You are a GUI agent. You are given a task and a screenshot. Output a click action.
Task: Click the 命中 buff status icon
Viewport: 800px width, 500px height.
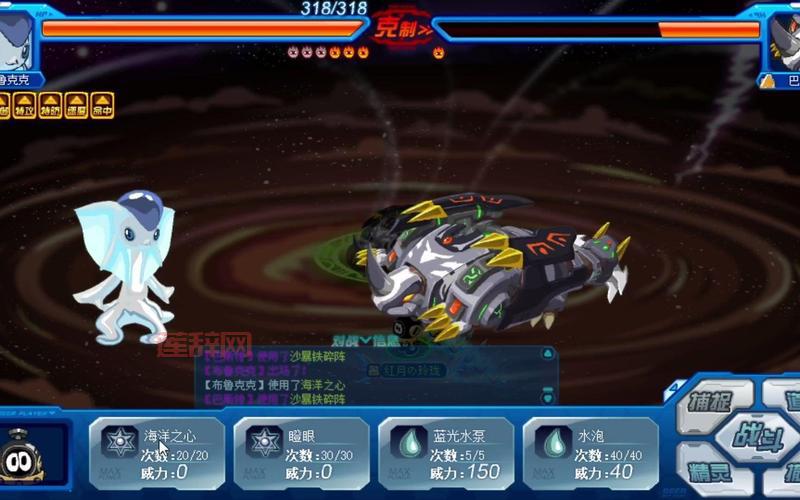(102, 104)
